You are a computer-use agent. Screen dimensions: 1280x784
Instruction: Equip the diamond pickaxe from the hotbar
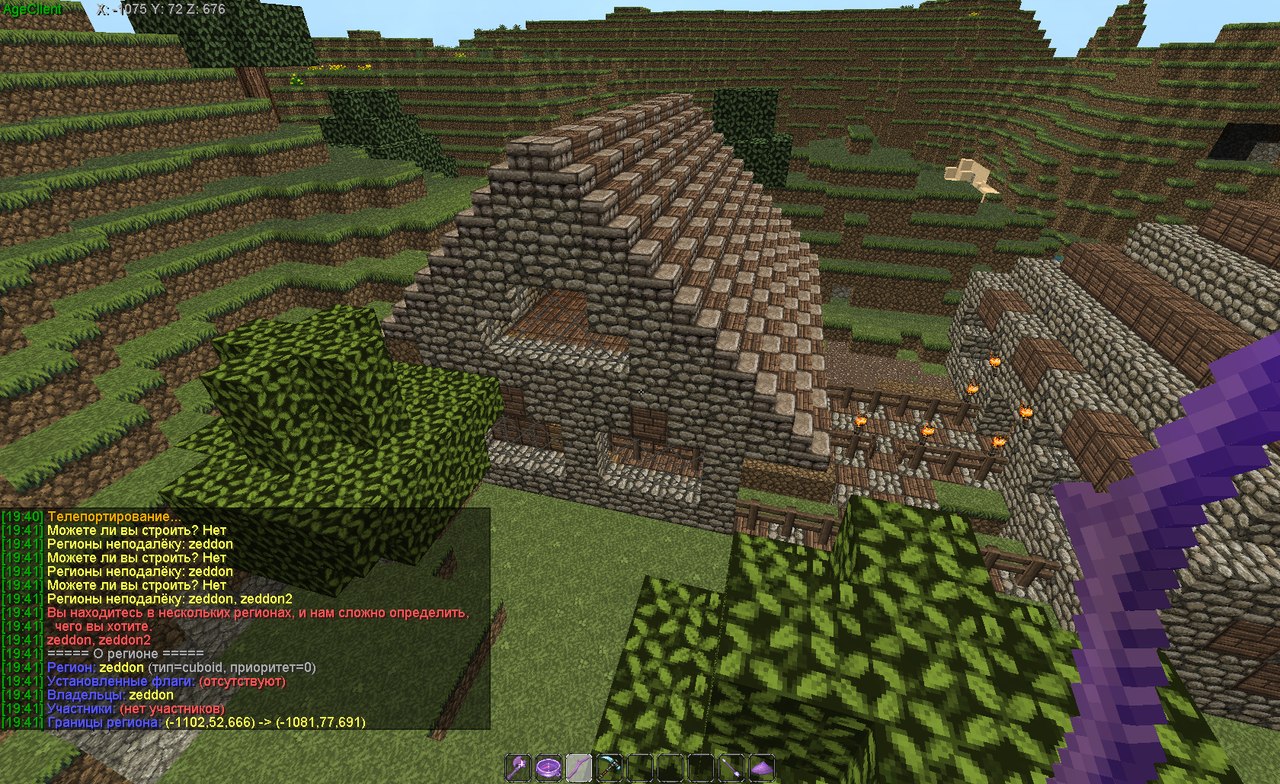[x=607, y=768]
